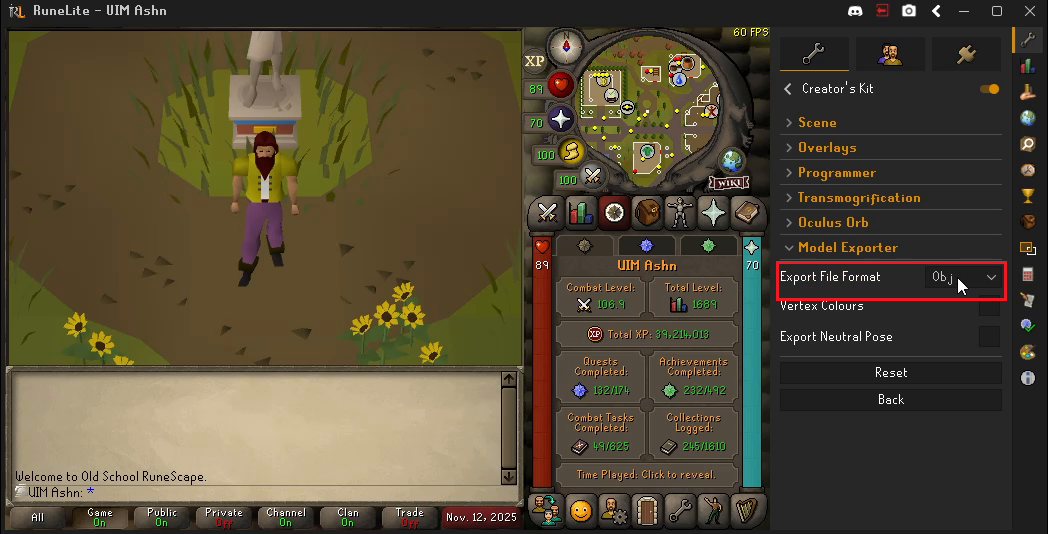Image resolution: width=1048 pixels, height=534 pixels.
Task: Click the Back button in plugin panel
Action: tap(890, 400)
